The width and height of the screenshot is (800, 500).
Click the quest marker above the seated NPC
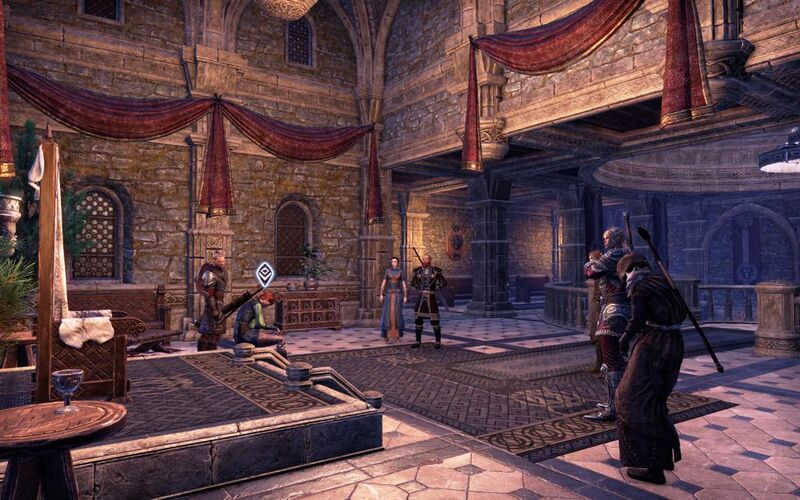tap(265, 273)
